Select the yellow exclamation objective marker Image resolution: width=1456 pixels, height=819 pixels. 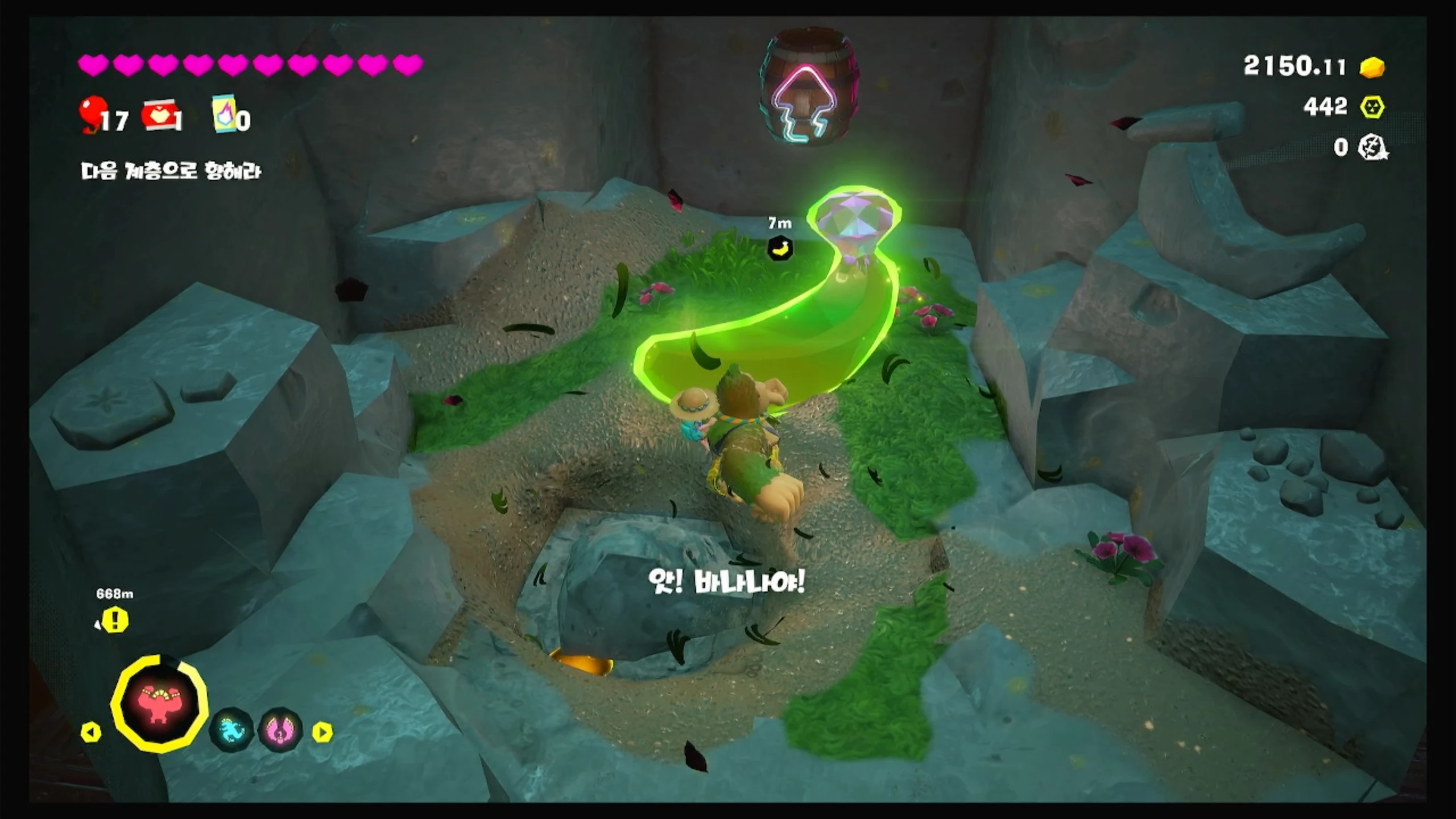tap(115, 620)
